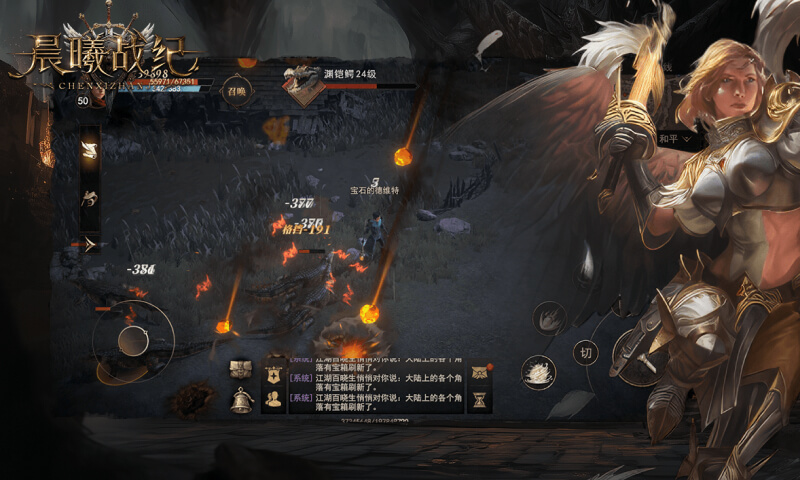Select the wing icon in side panel
Screen dimensions: 800x480
[89, 151]
